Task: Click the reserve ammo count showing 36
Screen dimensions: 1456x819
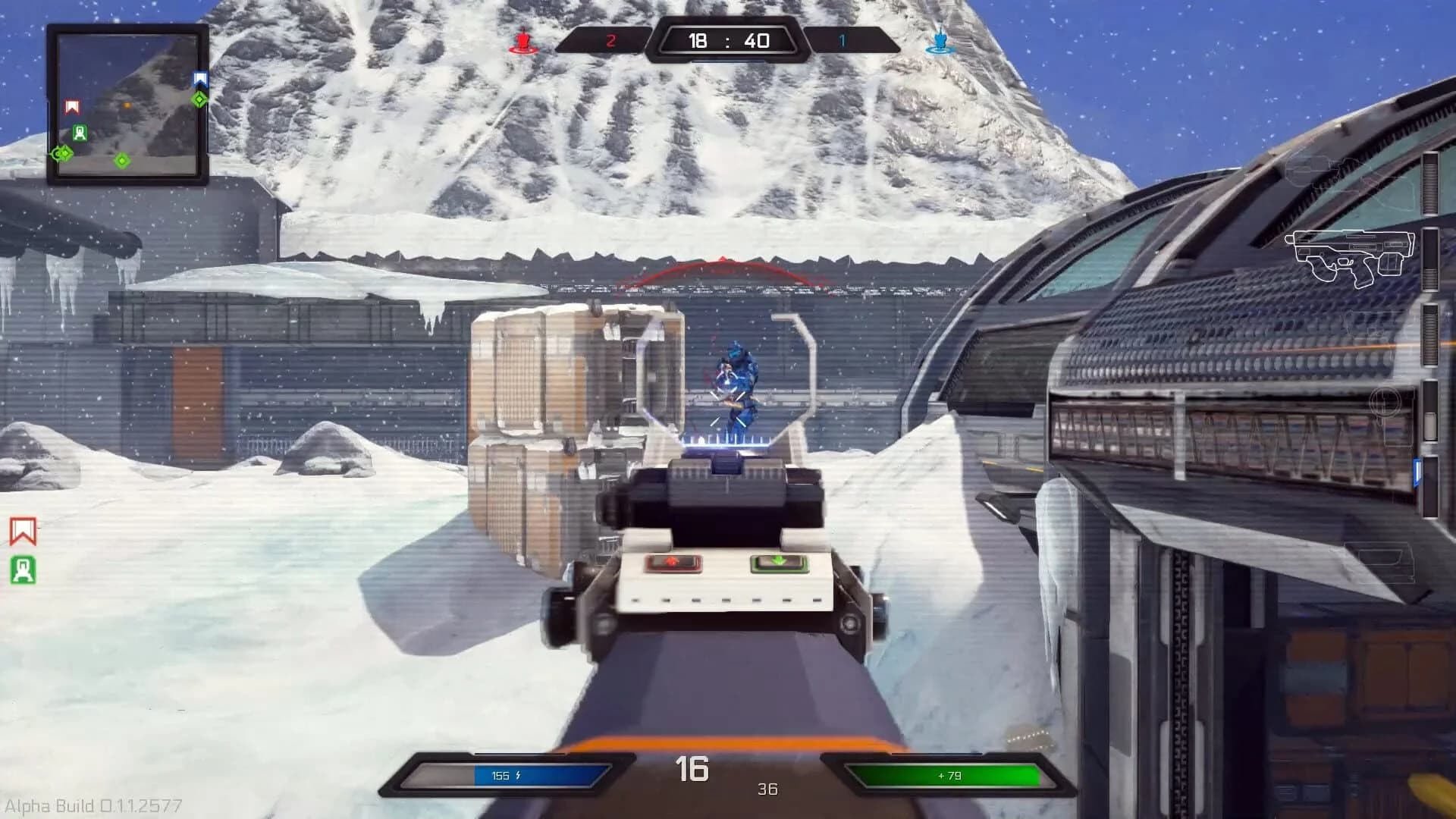Action: click(x=767, y=789)
